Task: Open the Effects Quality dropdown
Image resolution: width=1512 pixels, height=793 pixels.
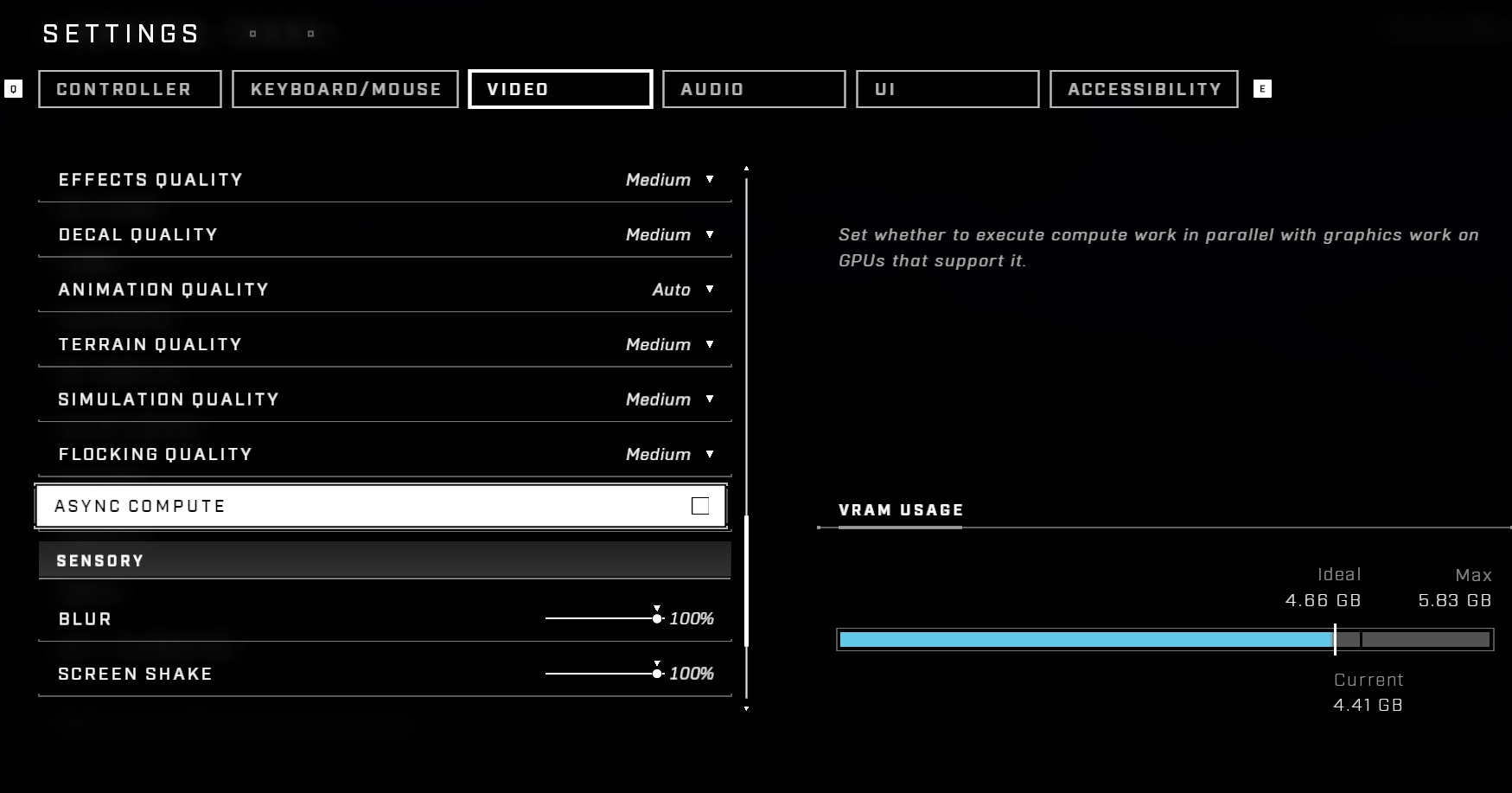Action: click(x=708, y=180)
